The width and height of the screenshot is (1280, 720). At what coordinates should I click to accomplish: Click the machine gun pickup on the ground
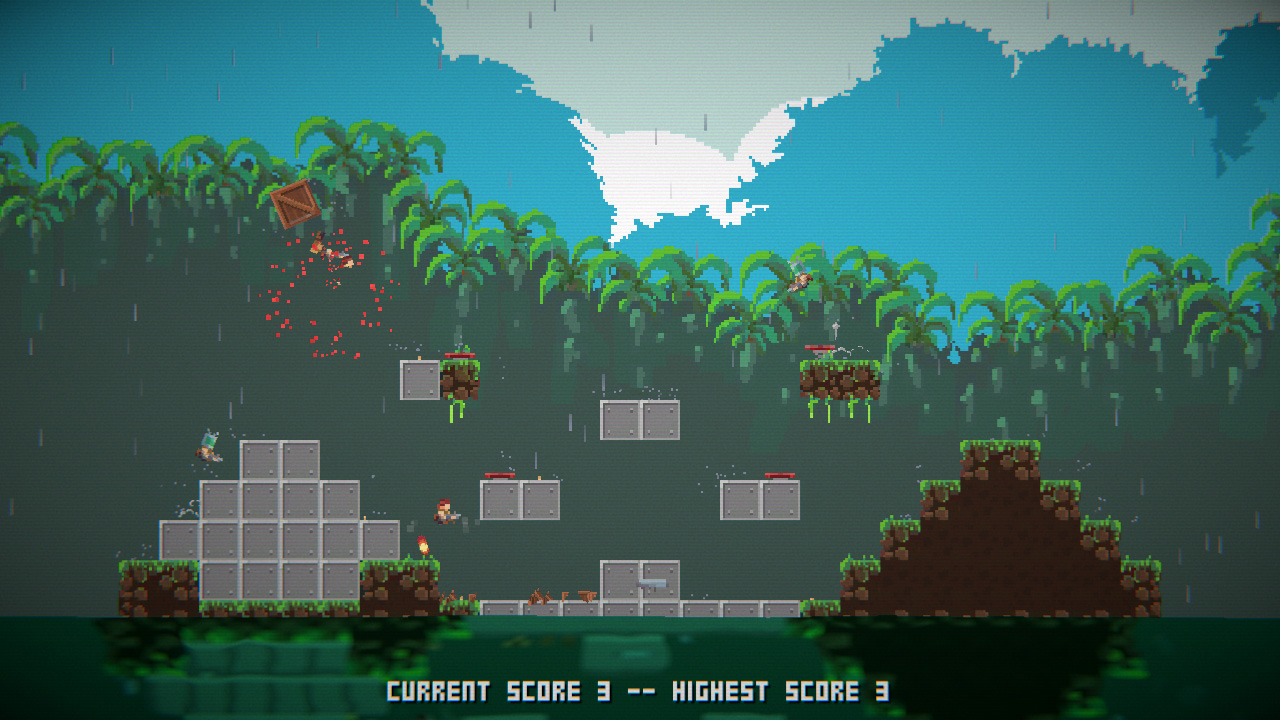[652, 584]
